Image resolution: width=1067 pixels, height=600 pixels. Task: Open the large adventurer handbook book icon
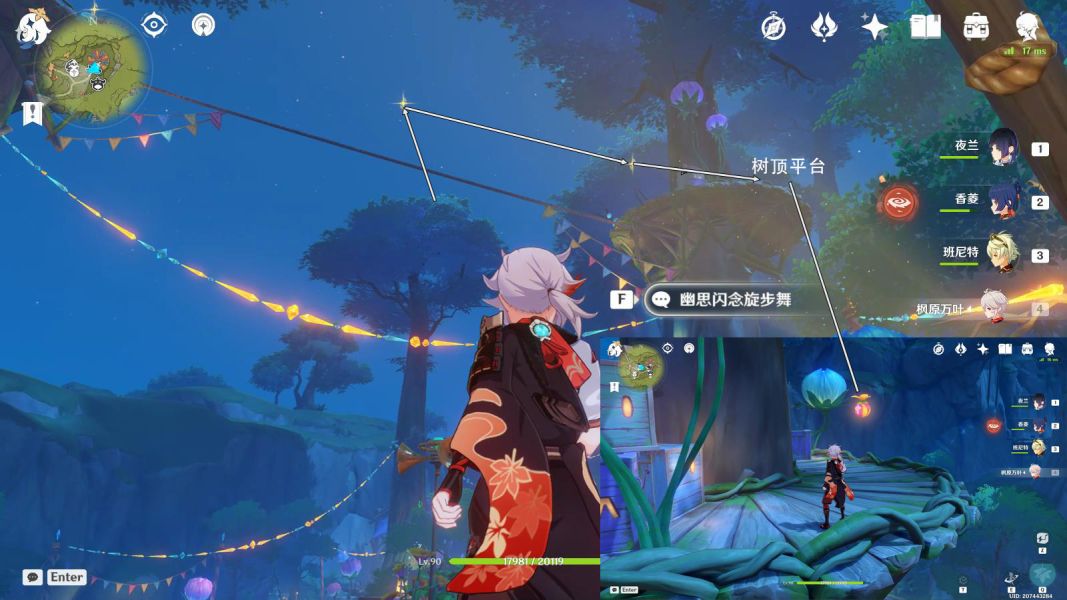click(x=925, y=27)
